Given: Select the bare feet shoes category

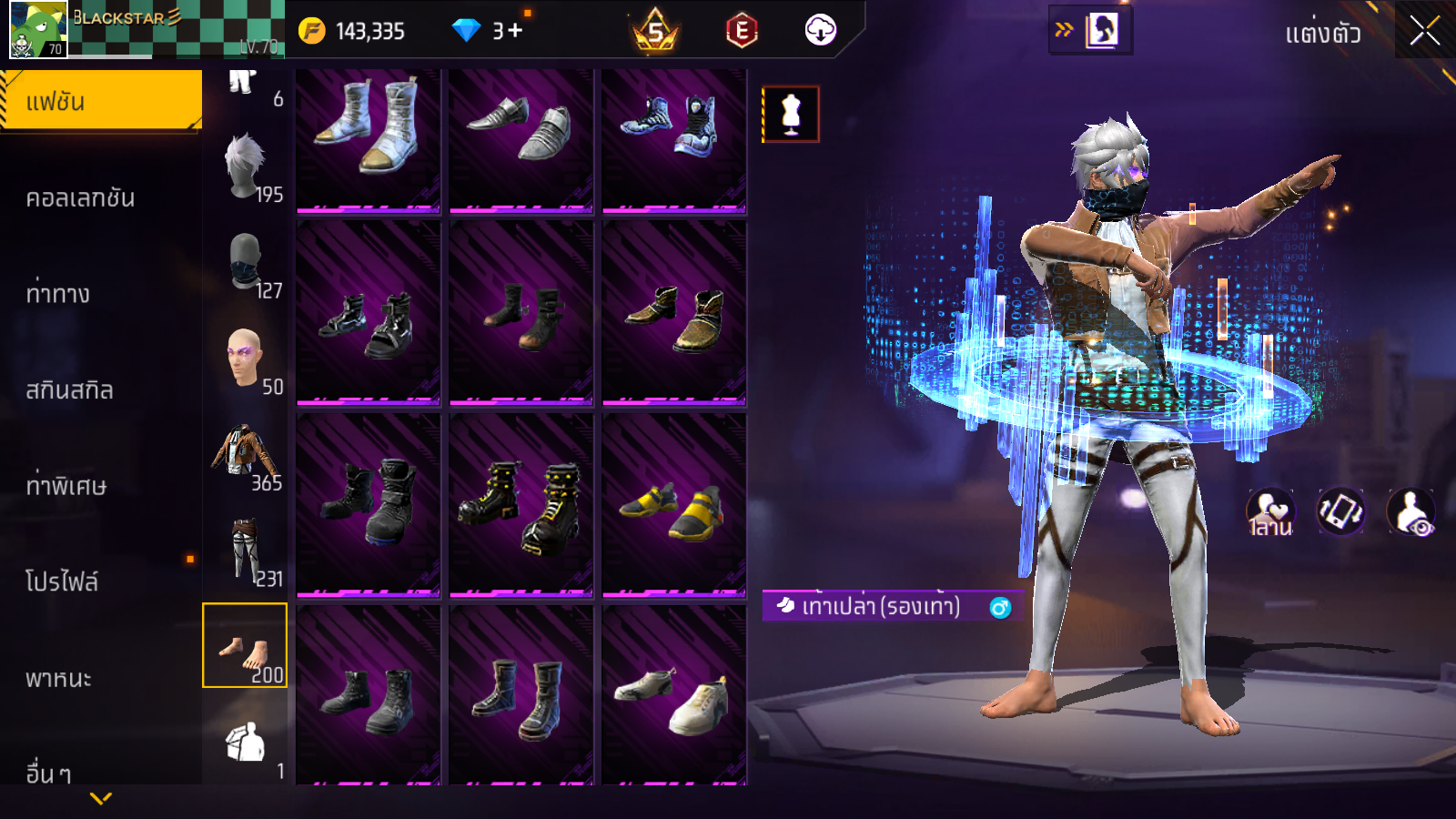Looking at the screenshot, I should 244,646.
